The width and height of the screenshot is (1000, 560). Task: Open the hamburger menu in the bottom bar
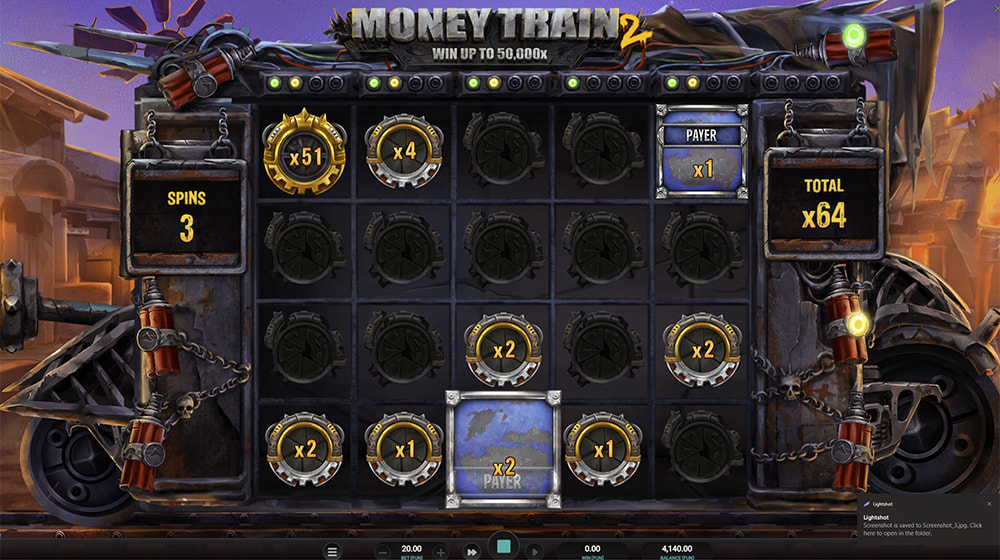point(333,551)
